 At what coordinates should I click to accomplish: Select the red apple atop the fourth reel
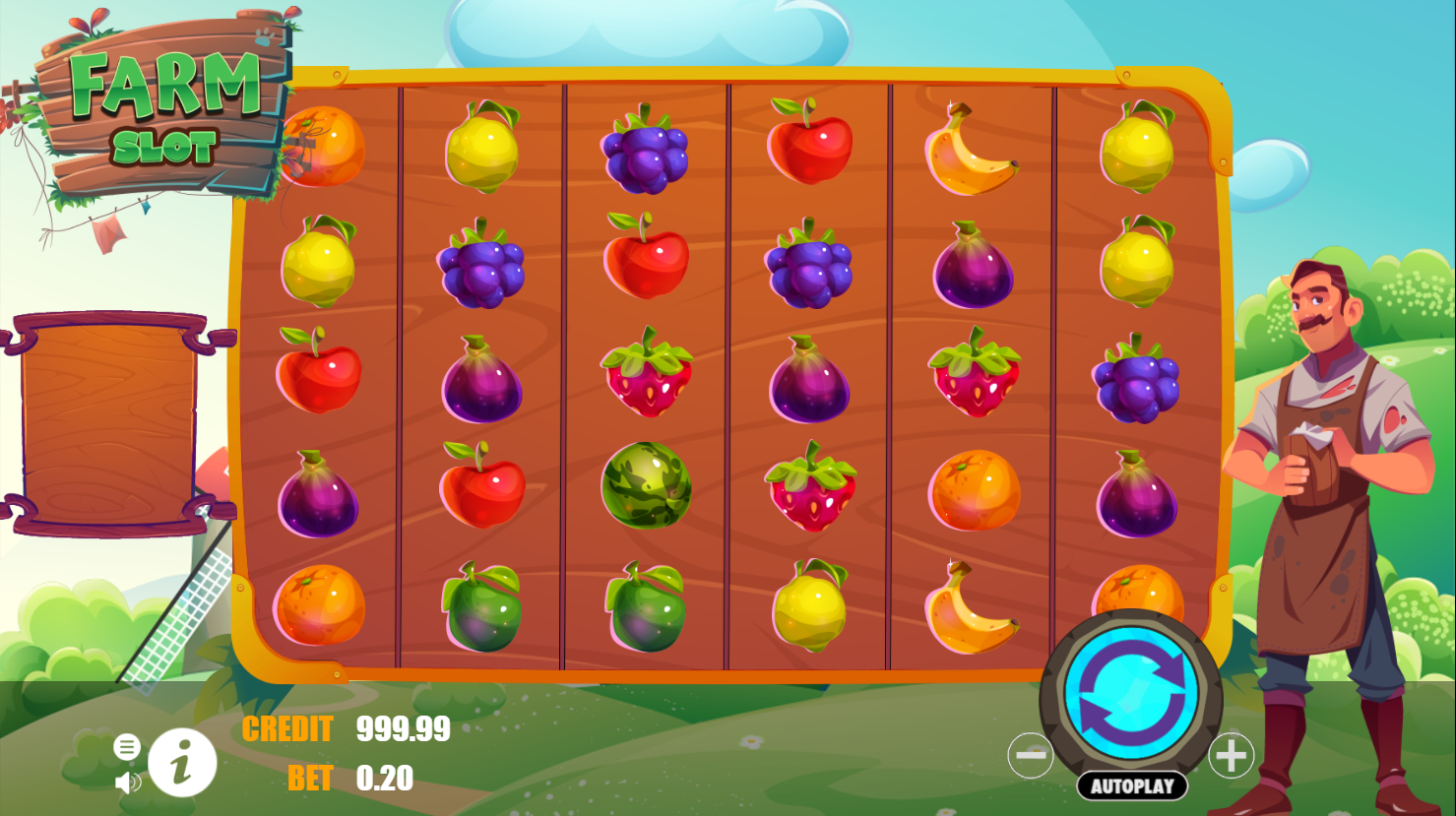pos(808,146)
